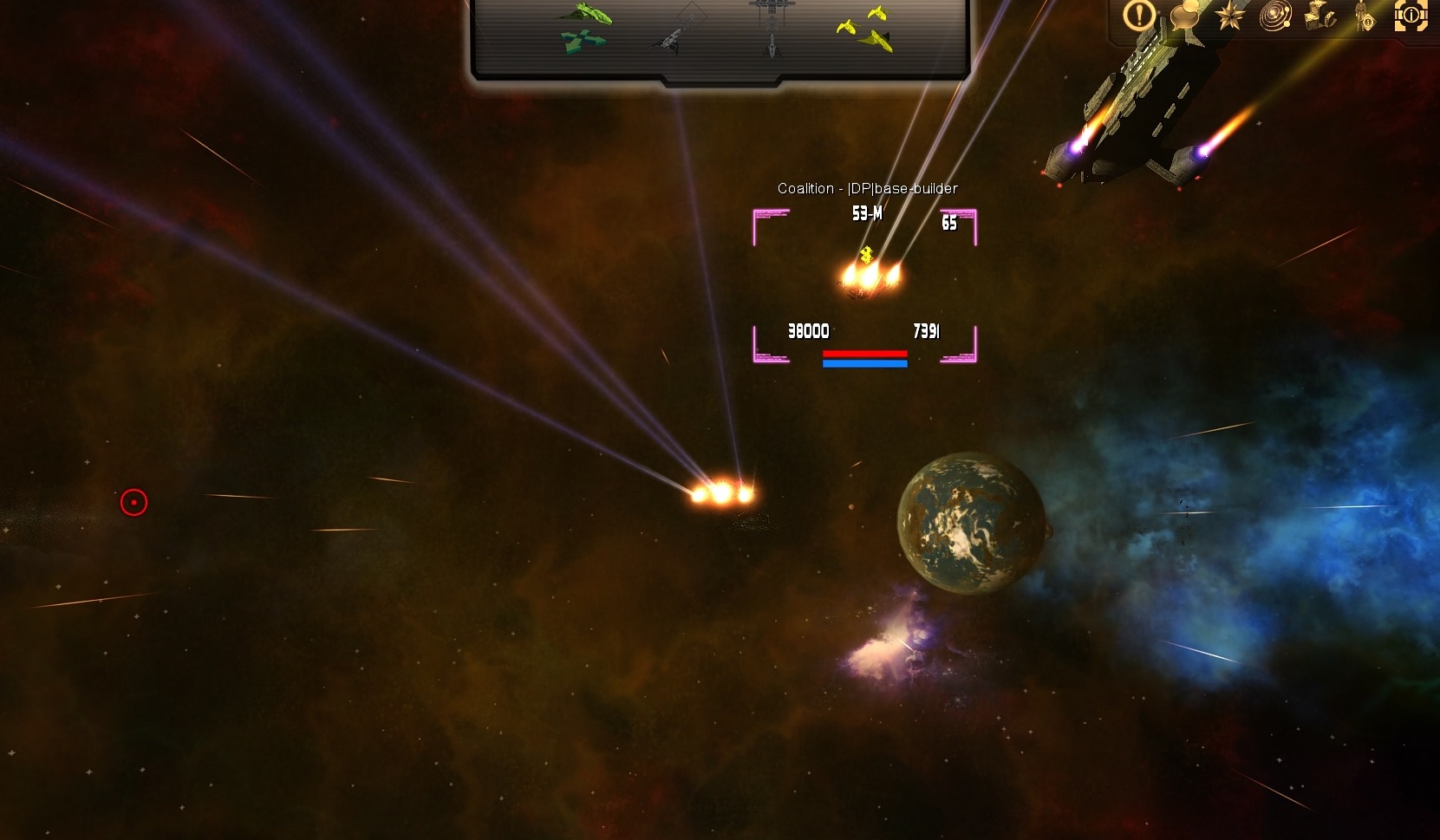Select the grey ship docking station command
The height and width of the screenshot is (840, 1440).
pyautogui.click(x=769, y=28)
